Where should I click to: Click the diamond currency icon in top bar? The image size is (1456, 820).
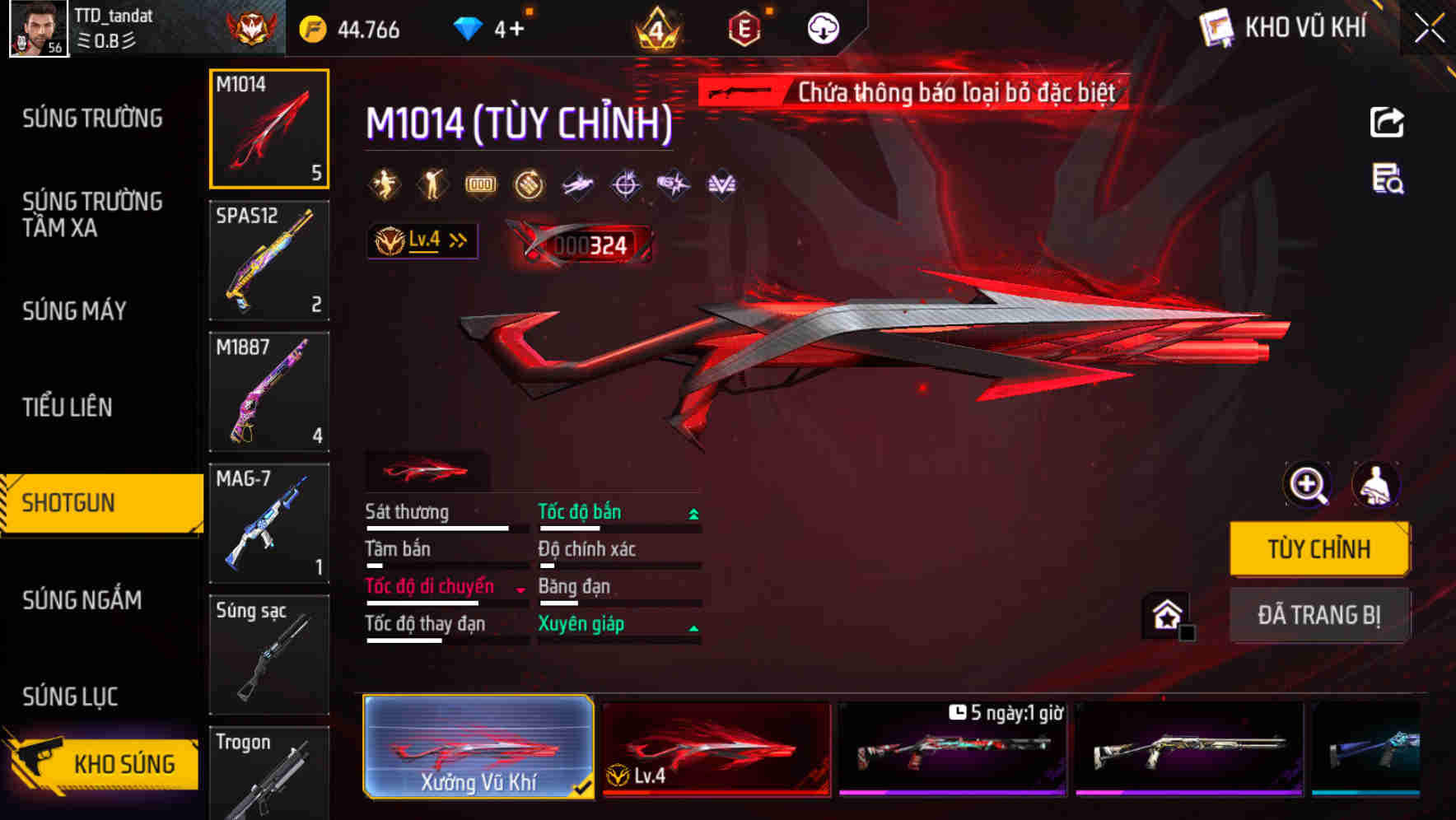tap(469, 27)
